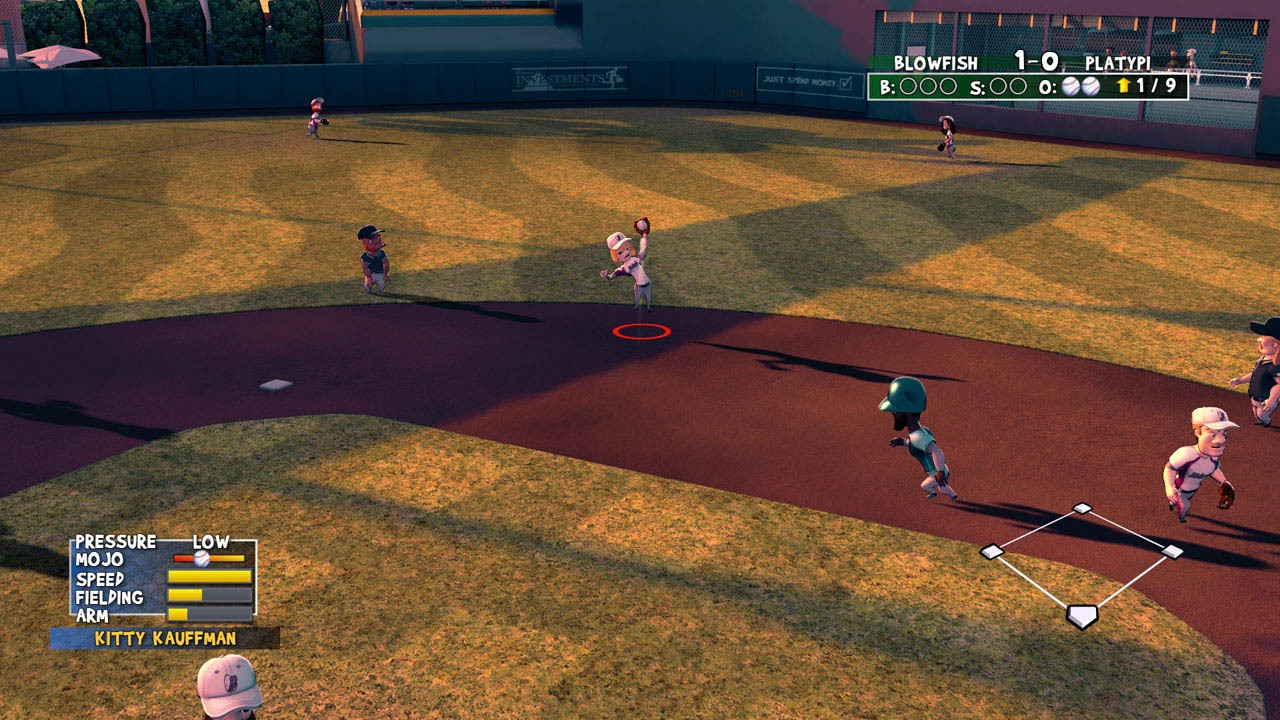Select the Kitty Kauffman name banner
Image resolution: width=1280 pixels, height=720 pixels.
165,638
